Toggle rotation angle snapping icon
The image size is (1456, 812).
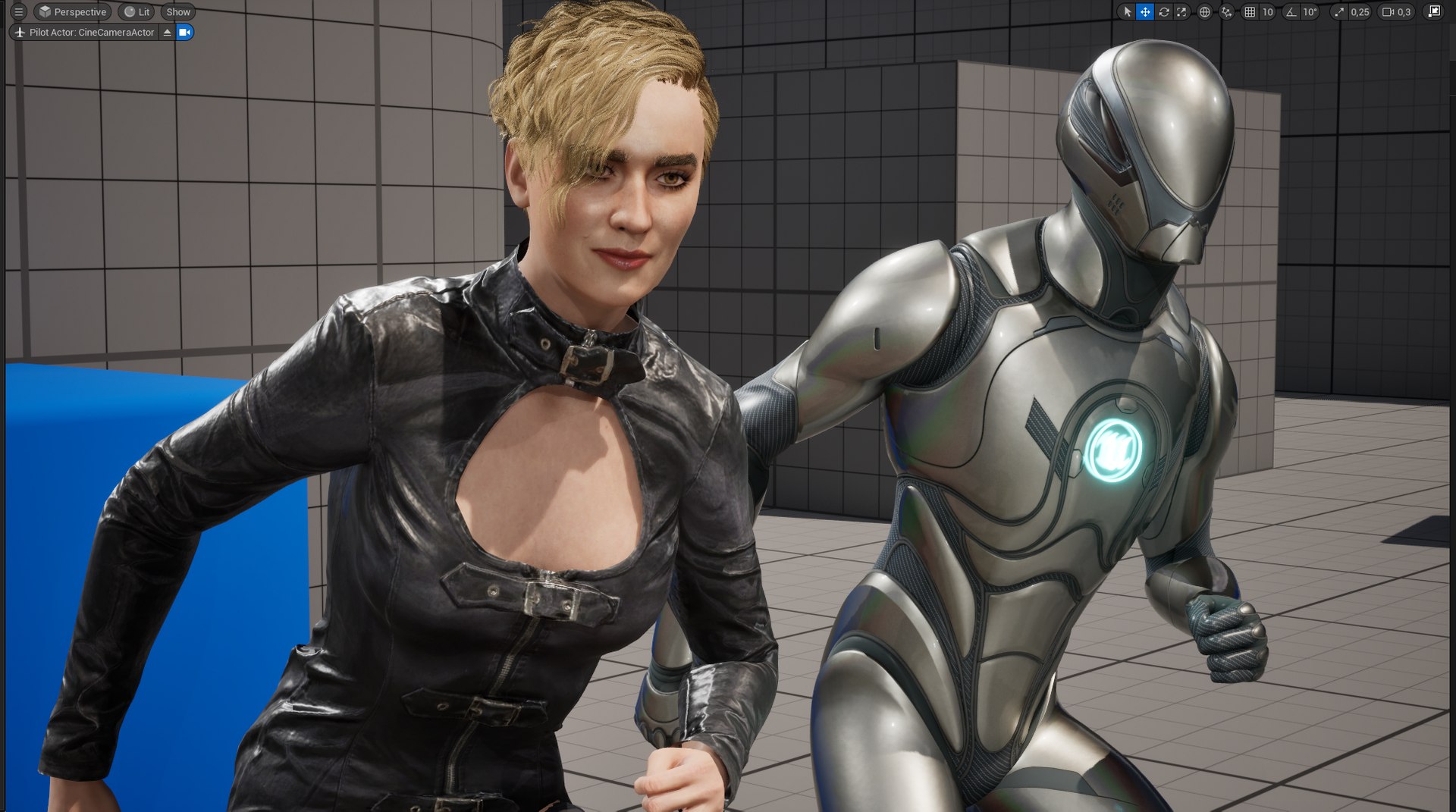coord(1291,12)
